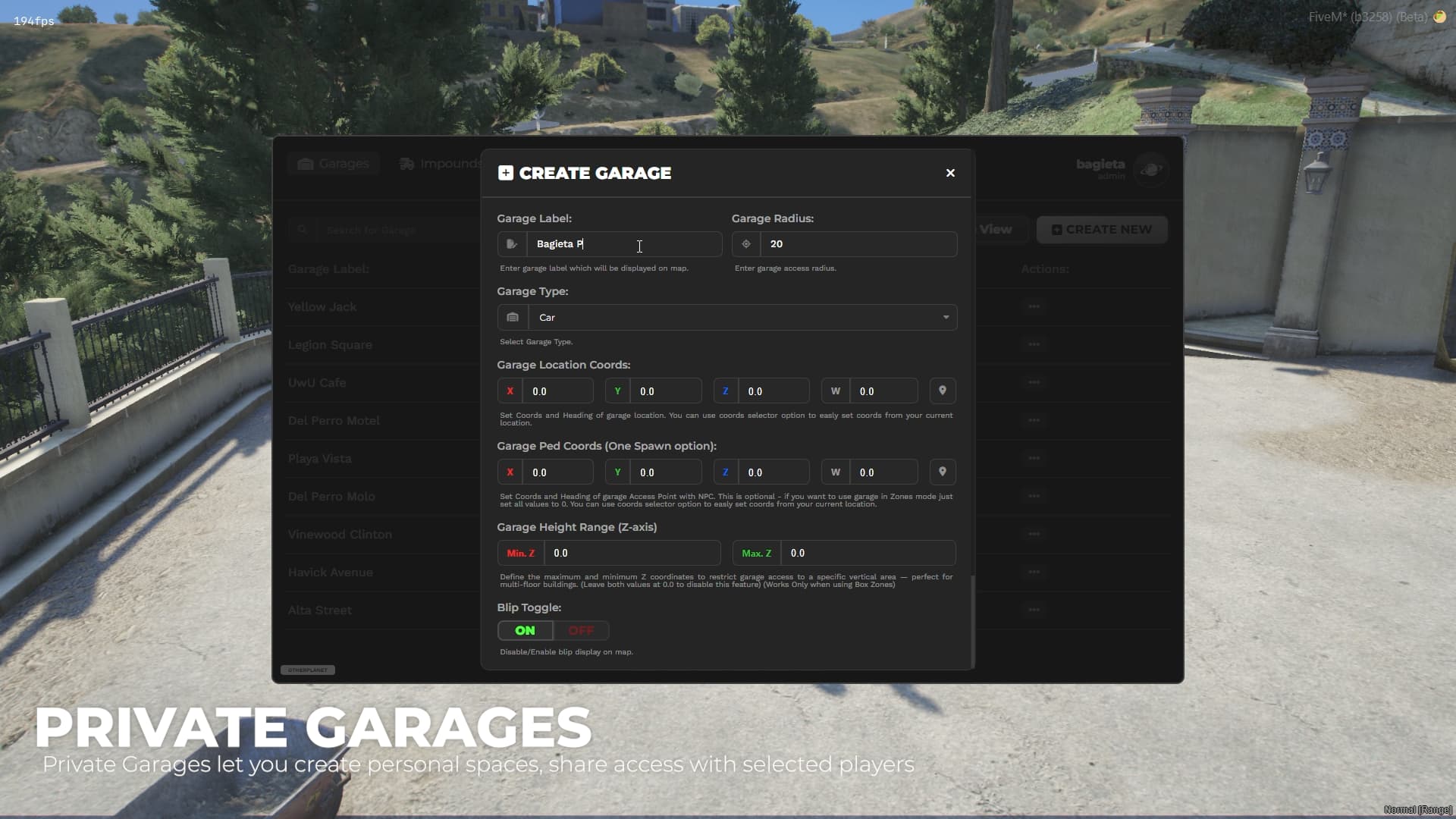Click the search magnifier in garages list
Screen dimensions: 1456x819
(x=303, y=229)
